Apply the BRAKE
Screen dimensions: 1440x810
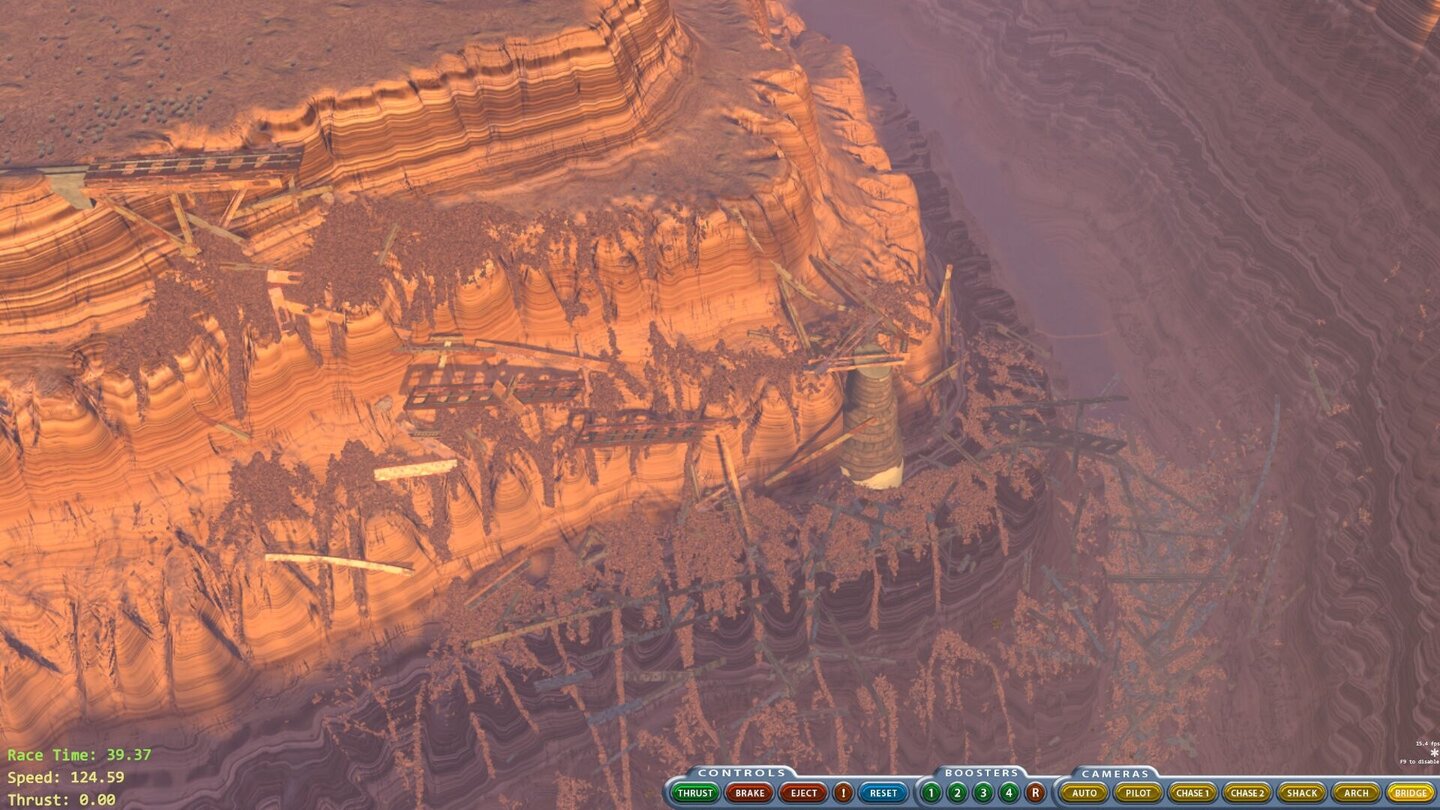[750, 793]
